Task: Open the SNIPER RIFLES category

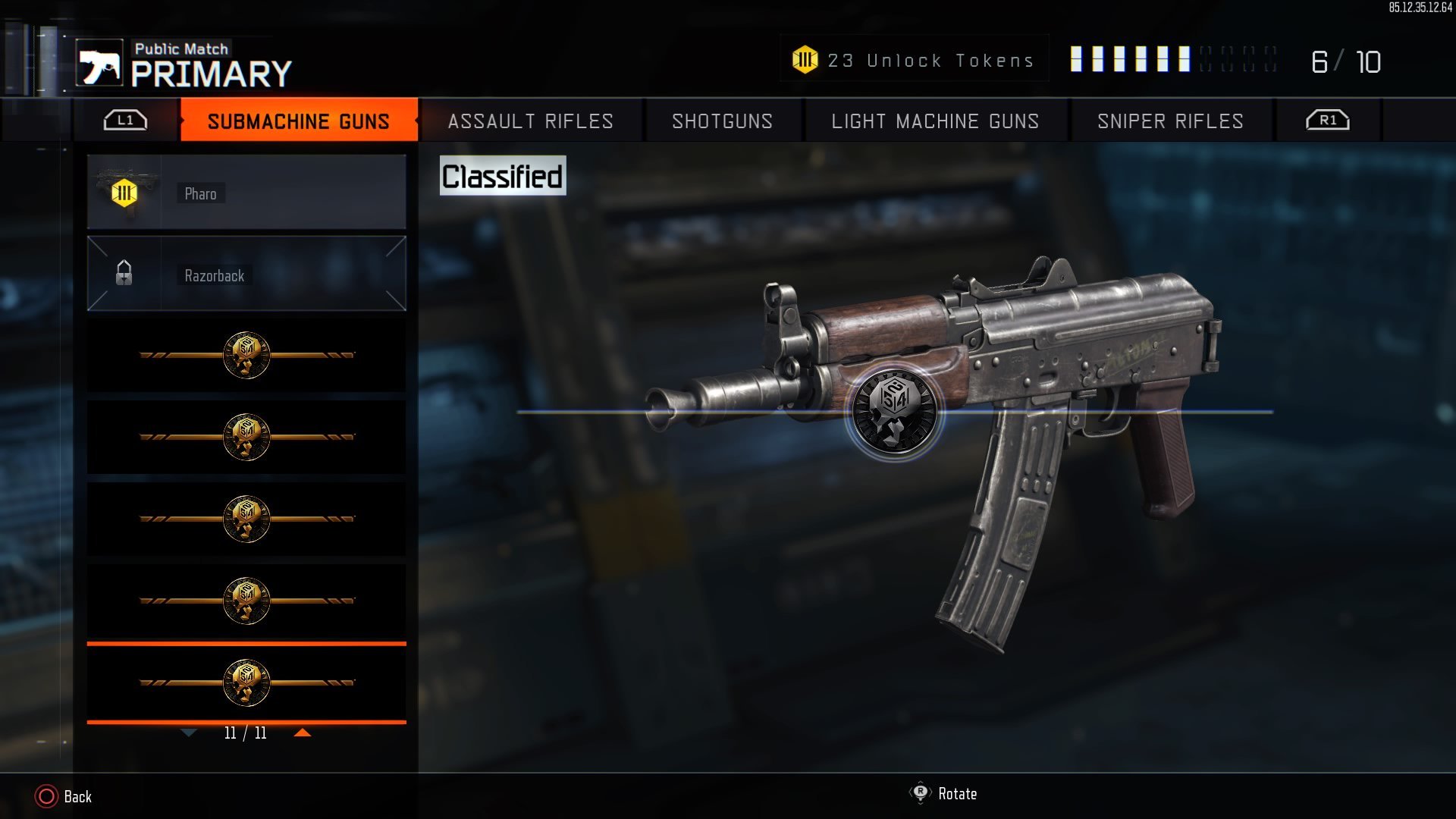Action: (x=1170, y=121)
